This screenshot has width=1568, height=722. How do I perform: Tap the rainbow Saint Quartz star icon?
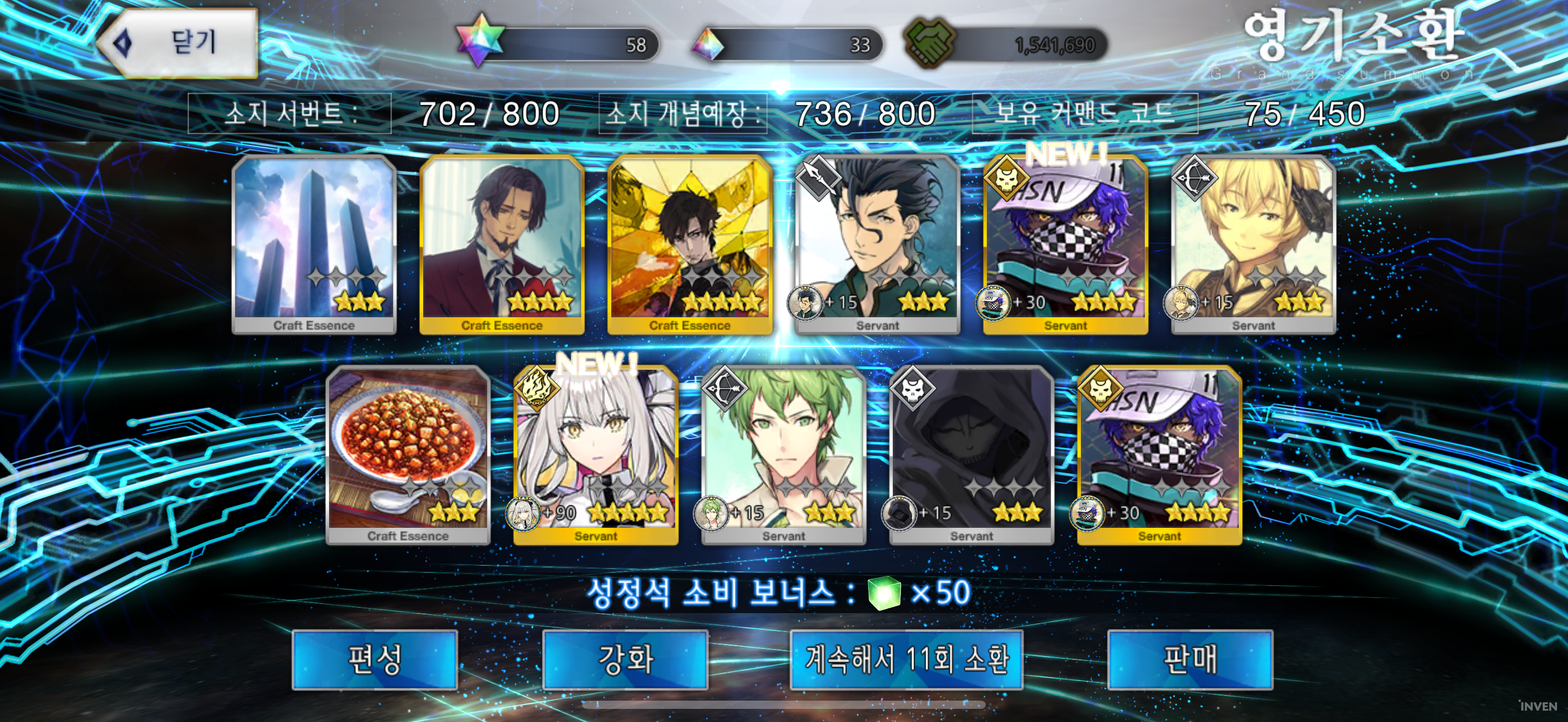click(481, 40)
